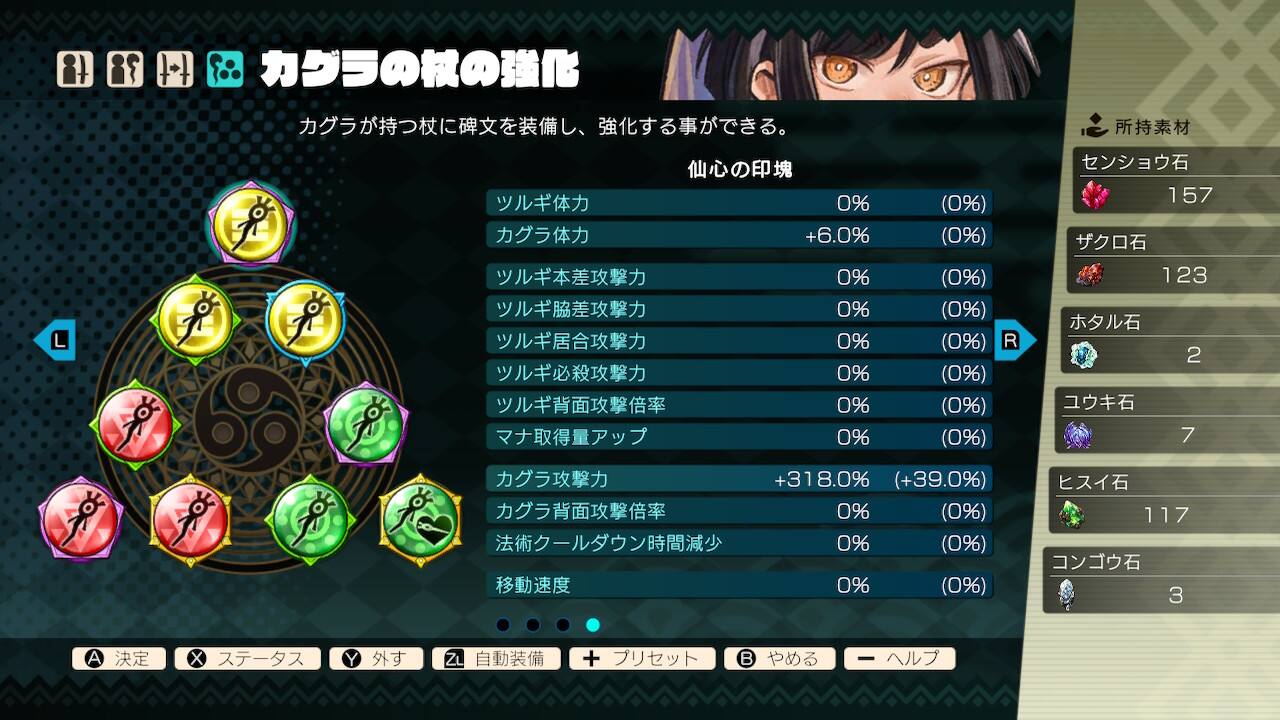Go to previous page with left arrow
The width and height of the screenshot is (1280, 720).
54,340
